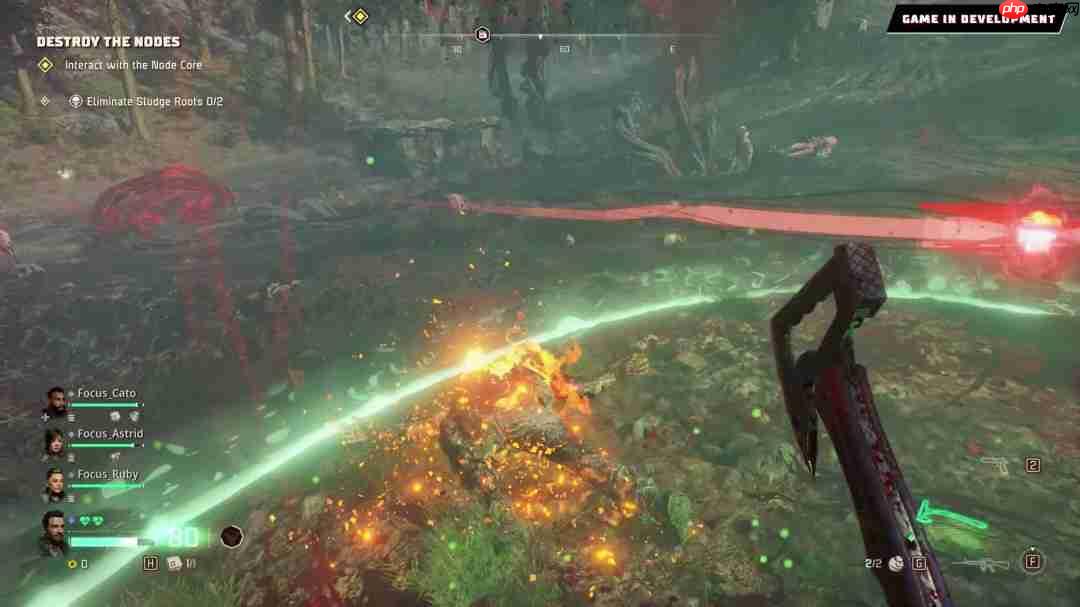Click the Interact with the Node Core objective
Screen dimensions: 1080x607
[133, 65]
